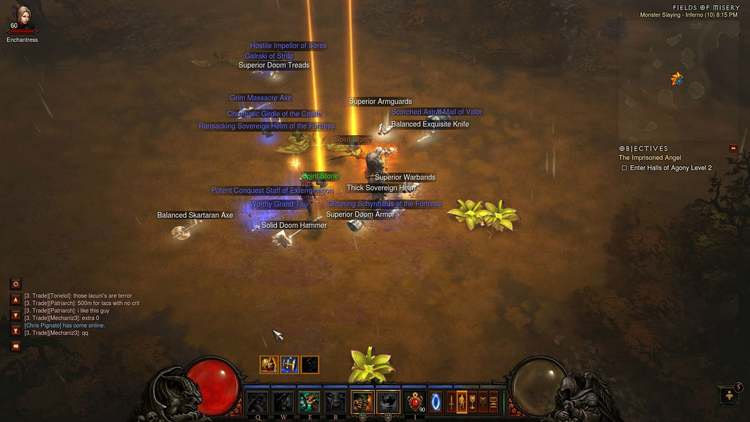Click the first active buff icon
Image resolution: width=750 pixels, height=422 pixels.
[x=268, y=365]
